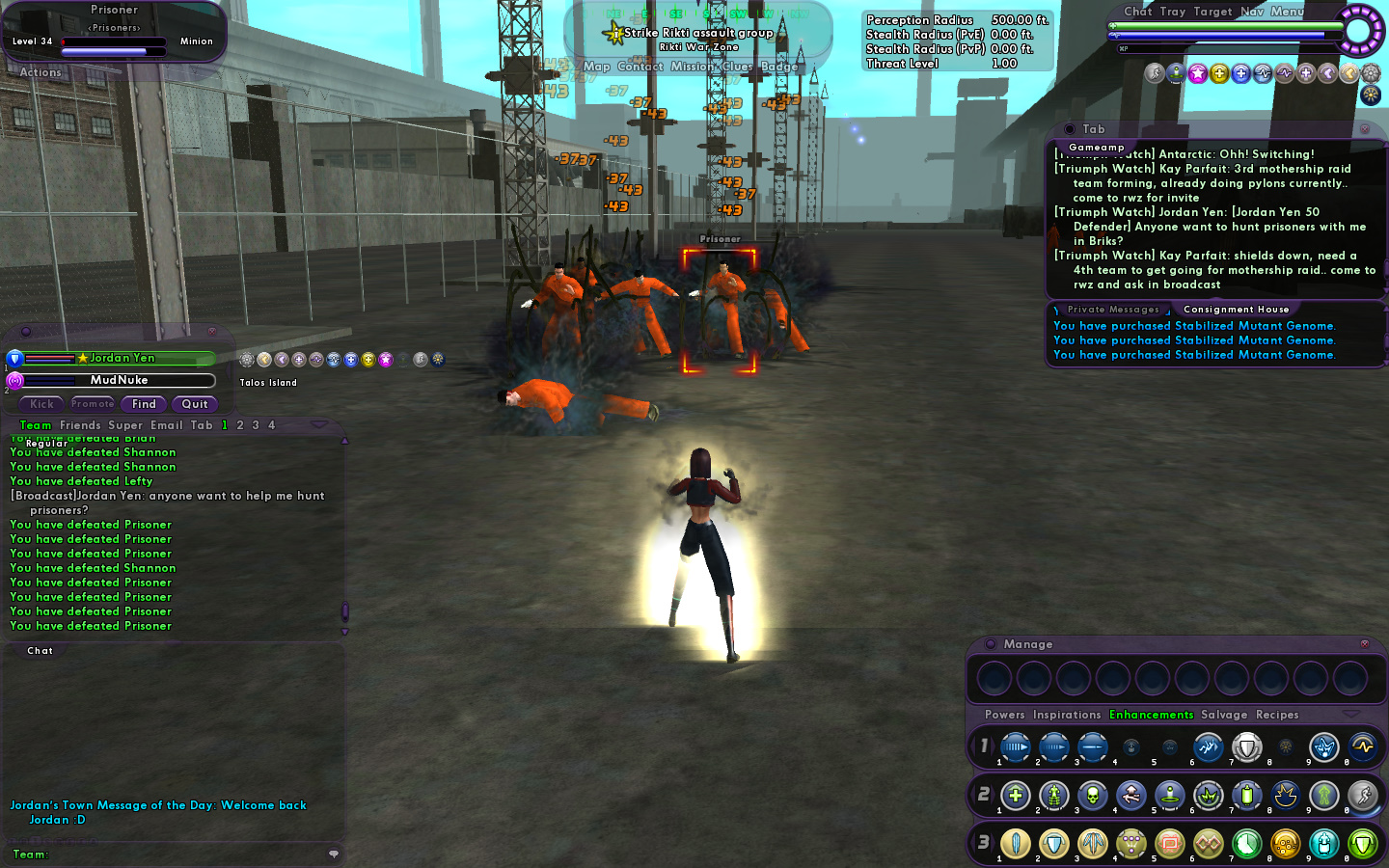Open the Actions menu under the Prisoner target
This screenshot has width=1389, height=868.
pos(41,72)
